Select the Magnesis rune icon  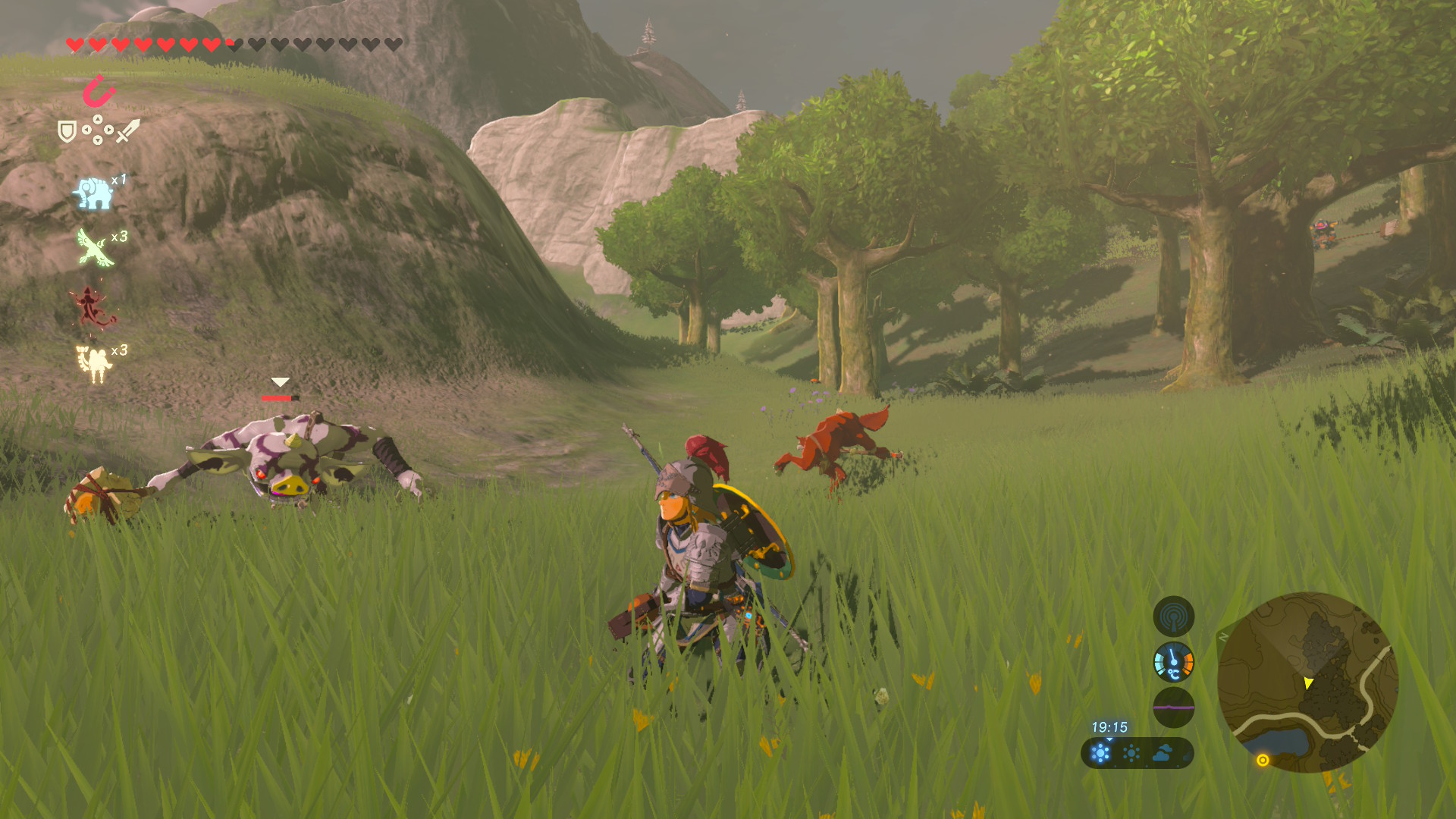click(99, 92)
